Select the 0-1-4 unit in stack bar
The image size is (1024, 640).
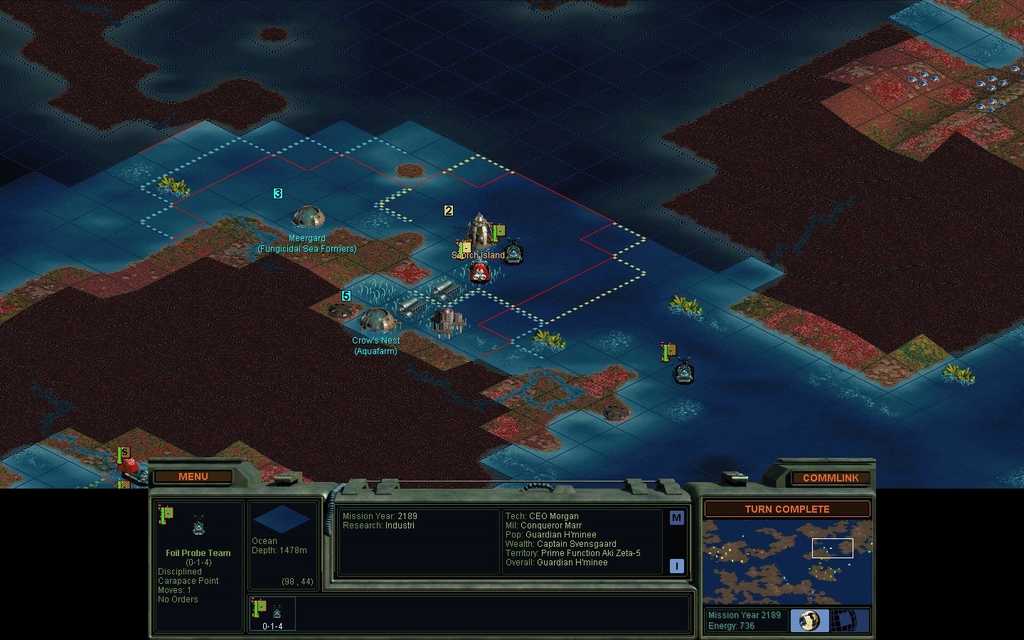272,614
